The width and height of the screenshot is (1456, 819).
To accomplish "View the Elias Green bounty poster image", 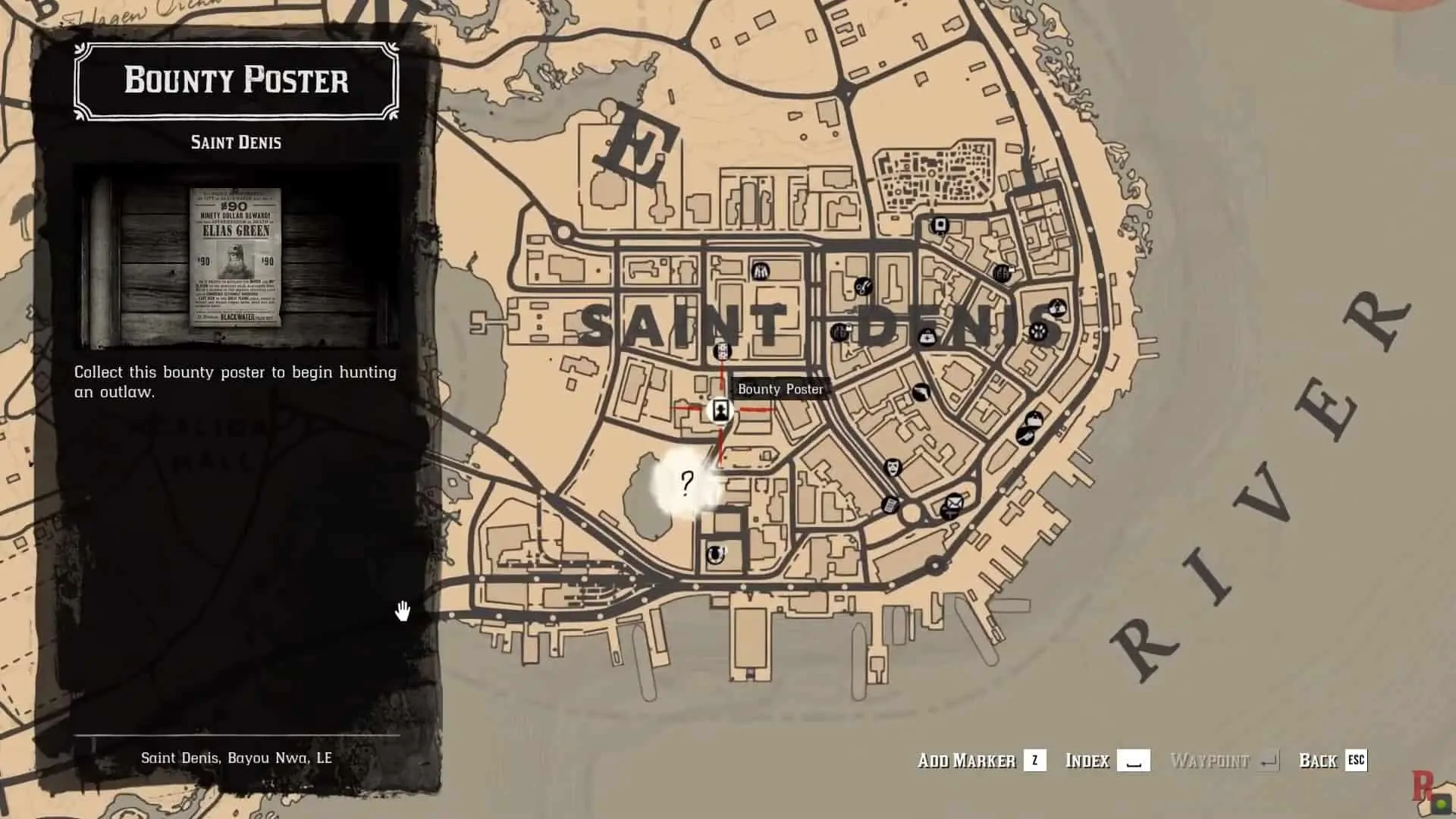I will coord(236,256).
